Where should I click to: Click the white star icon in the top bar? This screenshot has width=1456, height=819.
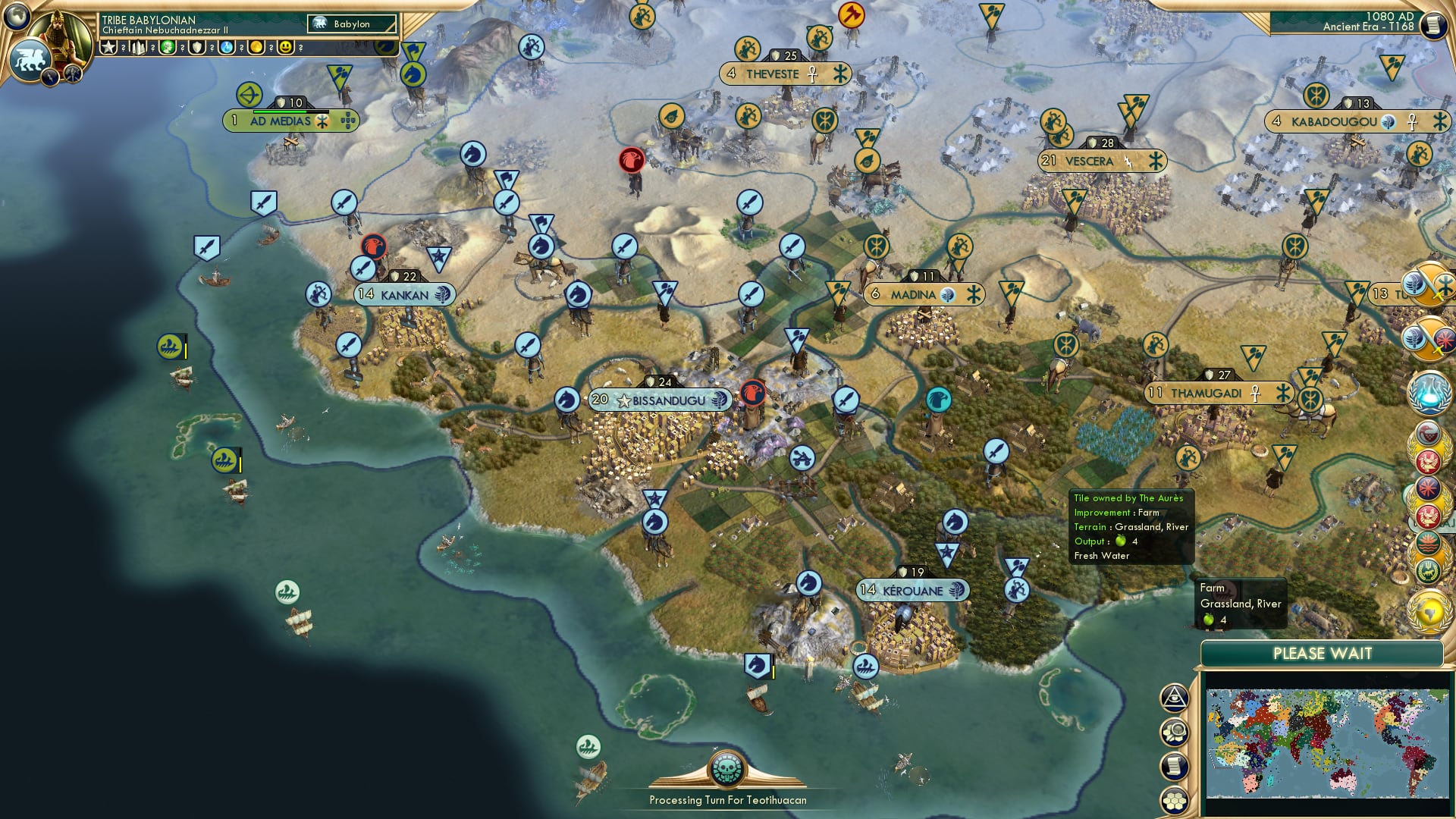click(108, 47)
